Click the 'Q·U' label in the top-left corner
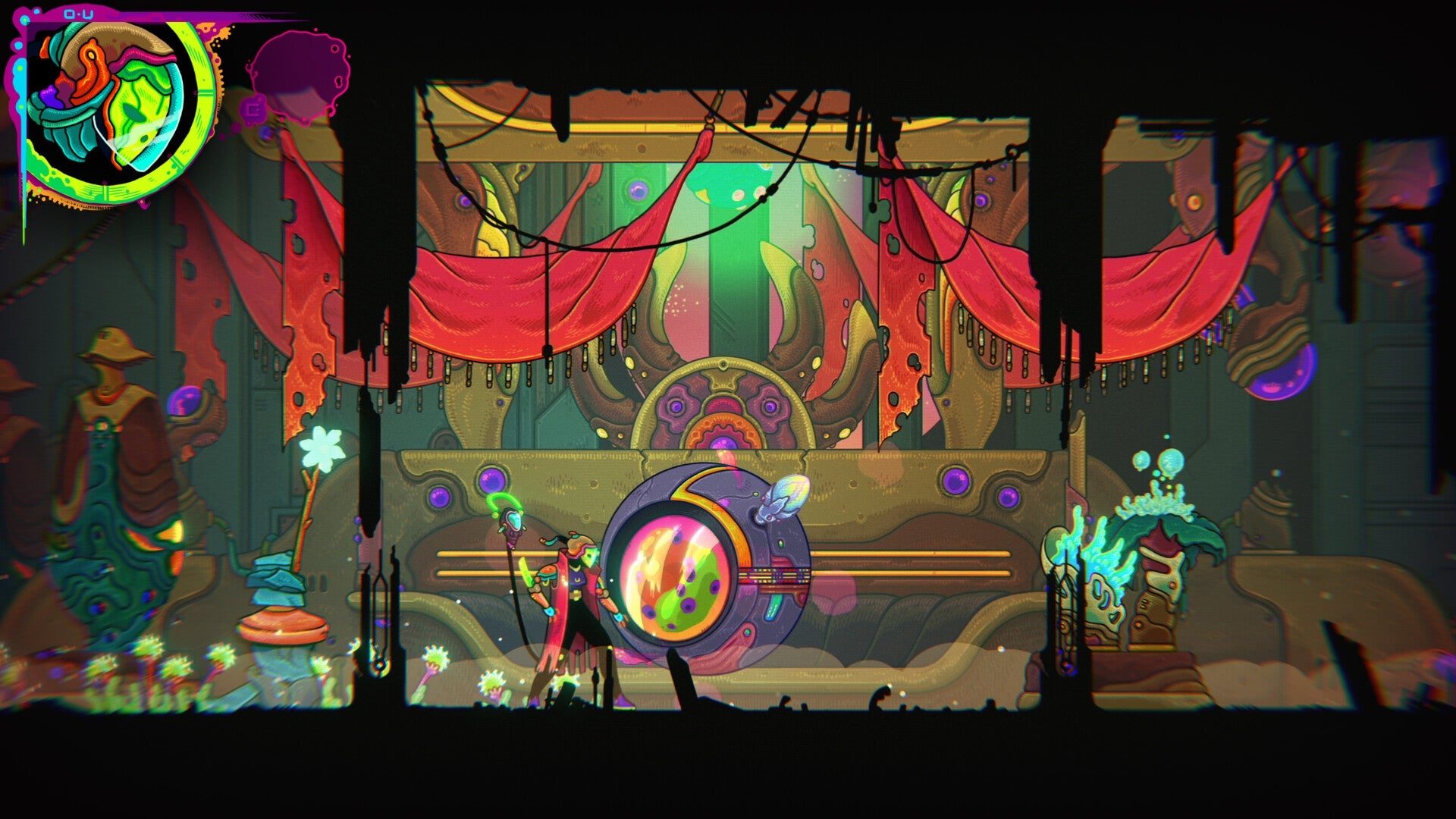Image resolution: width=1456 pixels, height=819 pixels. point(79,13)
